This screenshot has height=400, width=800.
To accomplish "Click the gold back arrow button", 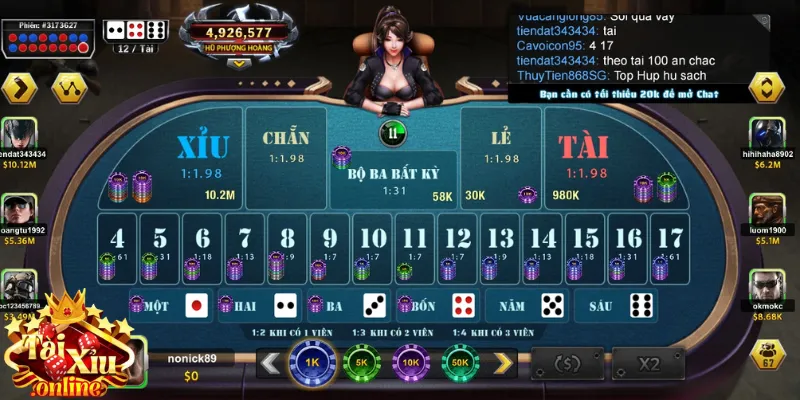I will 19,88.
